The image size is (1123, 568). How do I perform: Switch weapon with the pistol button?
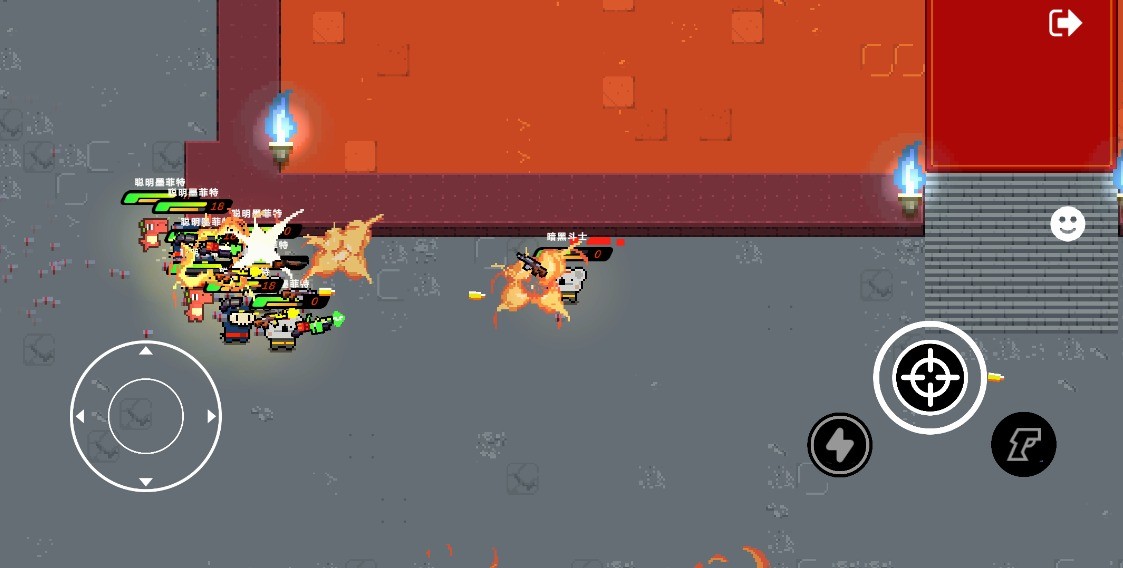1023,444
